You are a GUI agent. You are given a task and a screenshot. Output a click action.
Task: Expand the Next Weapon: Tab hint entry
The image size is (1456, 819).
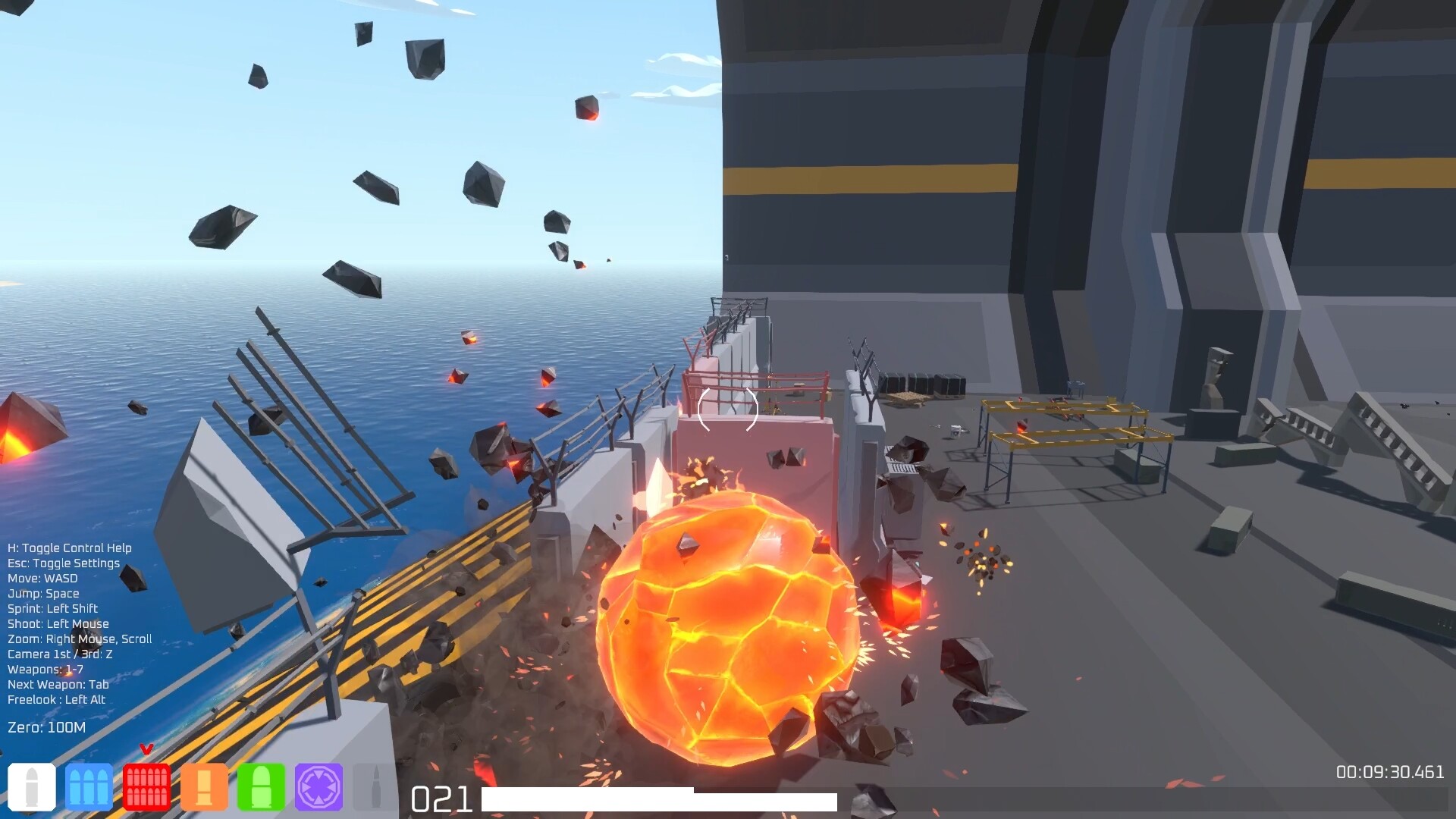58,684
